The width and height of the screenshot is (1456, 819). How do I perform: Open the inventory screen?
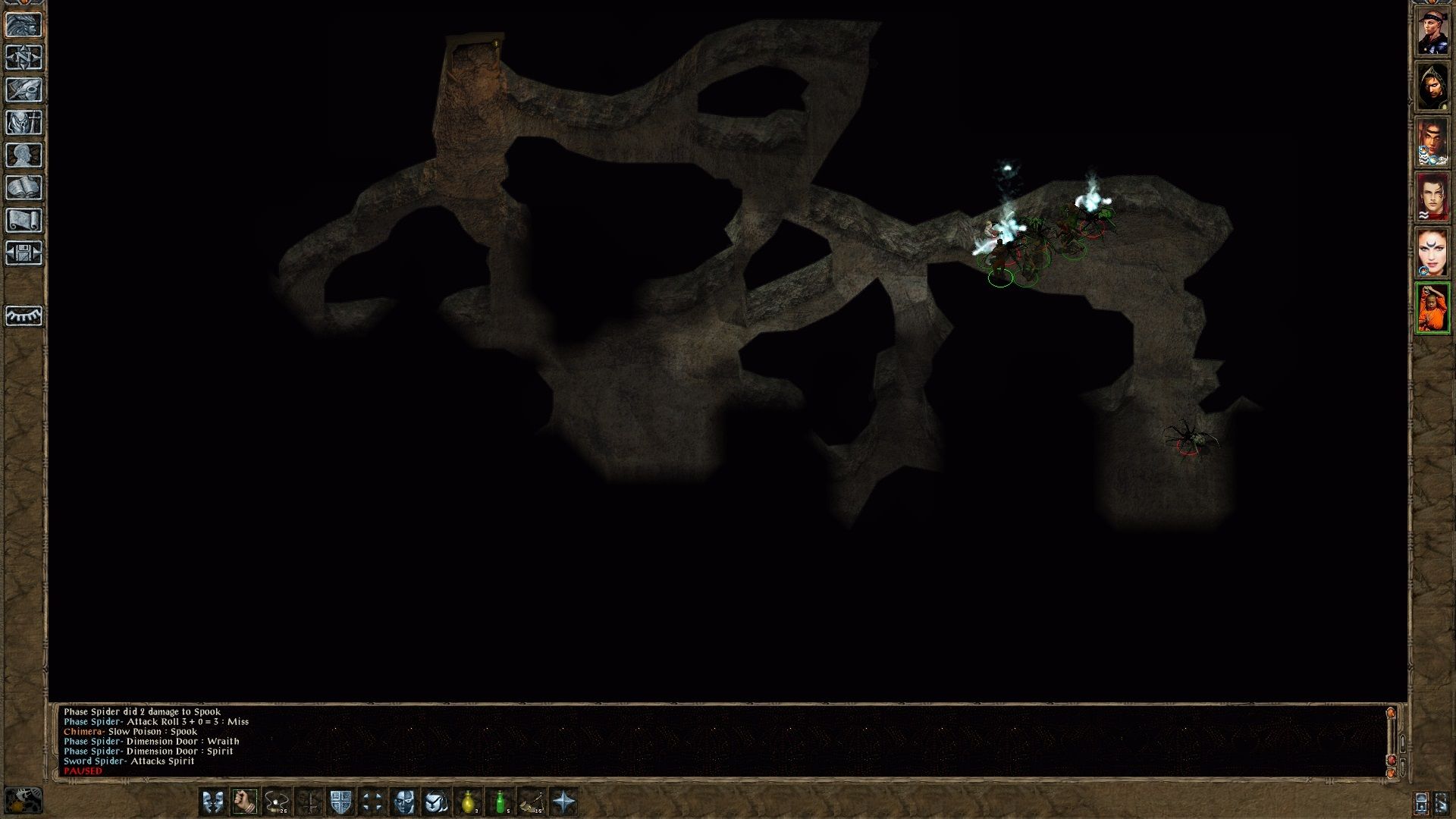click(25, 122)
